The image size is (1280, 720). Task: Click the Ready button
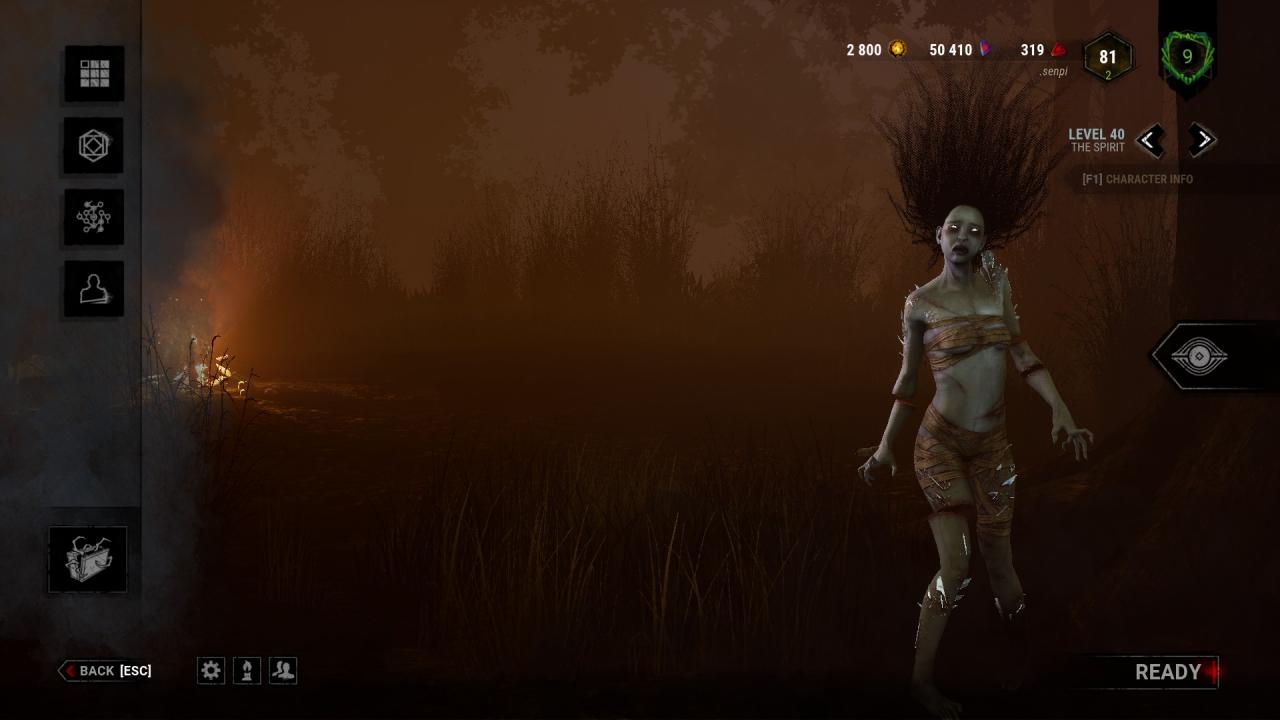tap(1168, 673)
